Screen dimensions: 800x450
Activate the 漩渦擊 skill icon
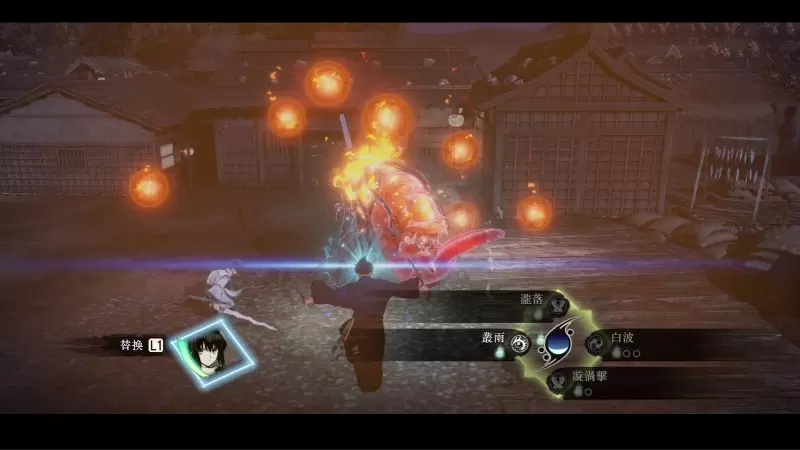pos(556,381)
